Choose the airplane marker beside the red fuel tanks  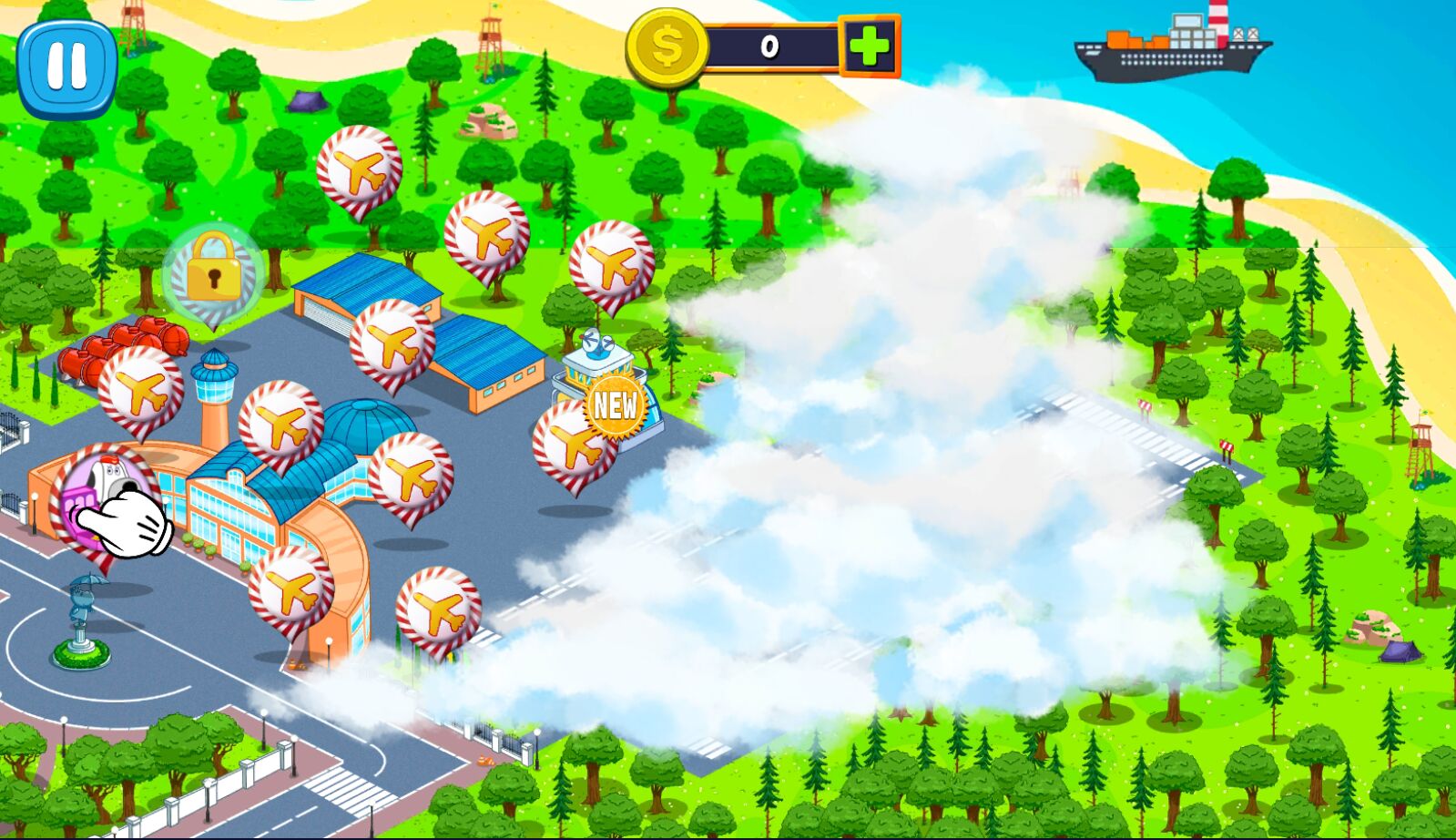click(x=141, y=390)
